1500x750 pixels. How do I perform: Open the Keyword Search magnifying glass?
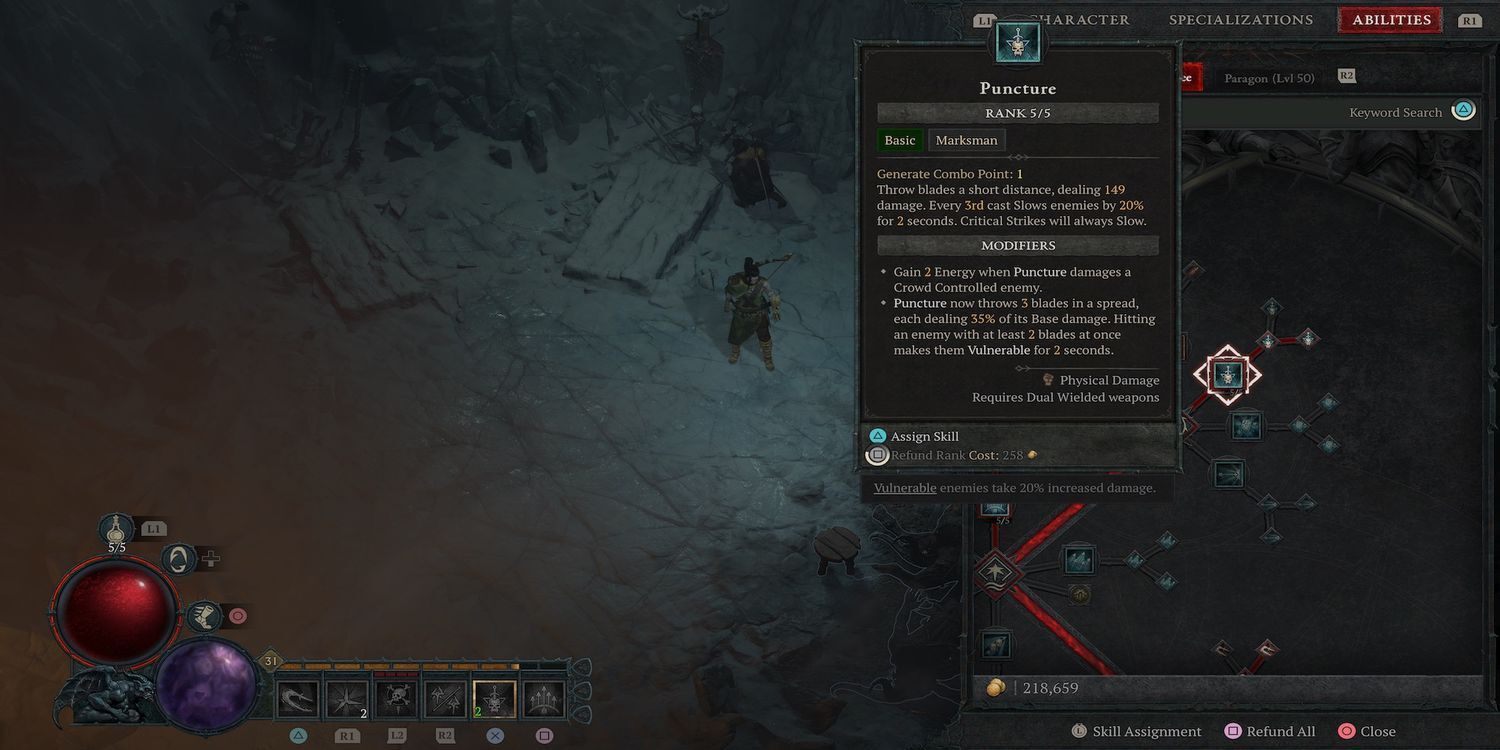(x=1463, y=110)
